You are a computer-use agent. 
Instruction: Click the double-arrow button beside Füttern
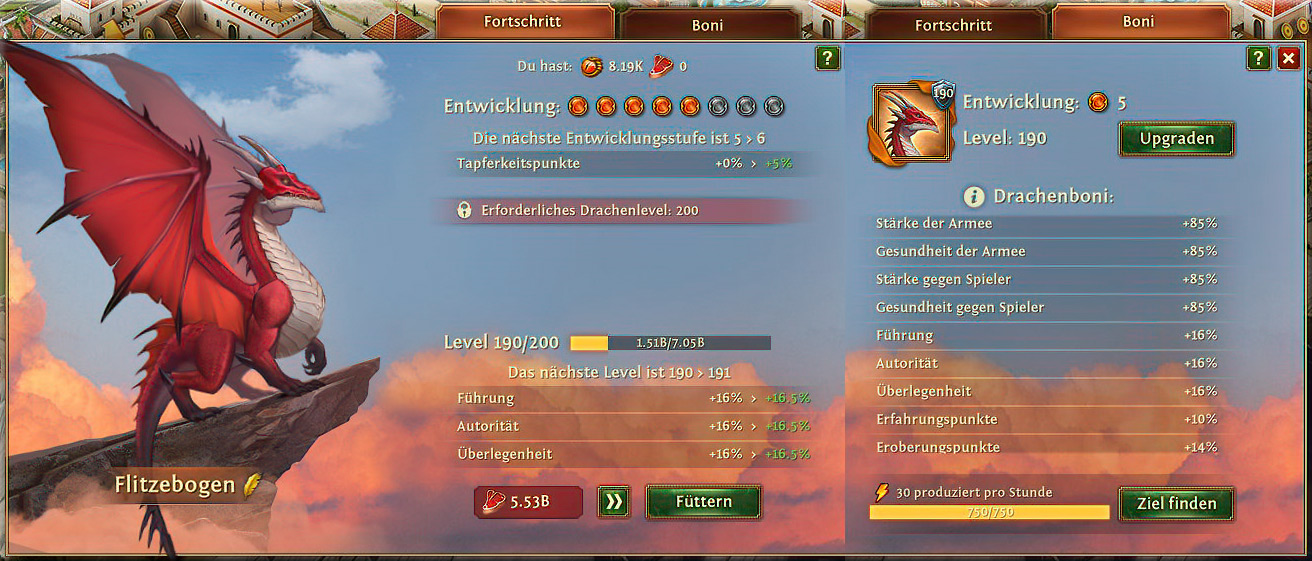click(614, 502)
